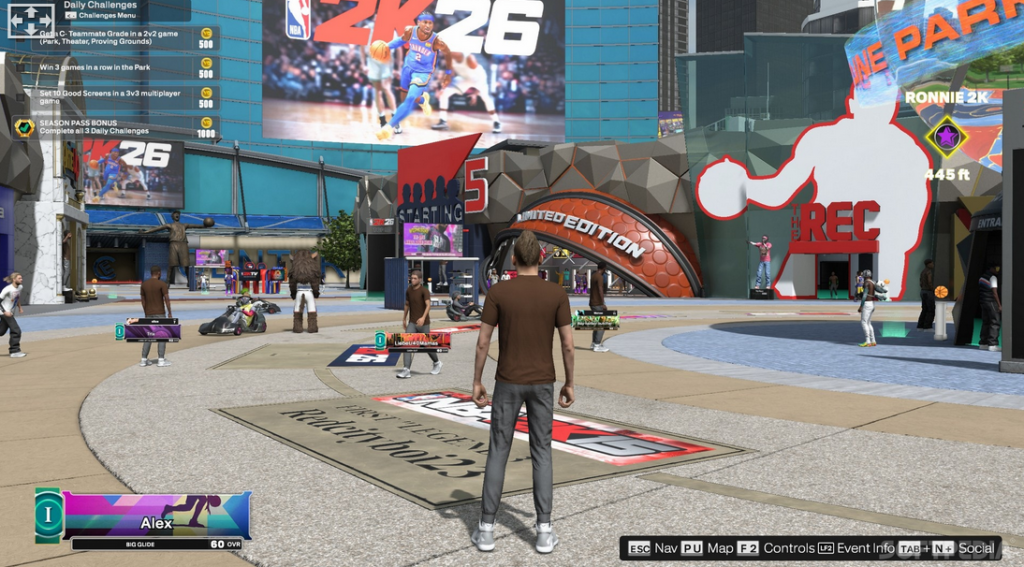The image size is (1024, 567).
Task: Open the Map from the bottom bar
Action: point(707,548)
